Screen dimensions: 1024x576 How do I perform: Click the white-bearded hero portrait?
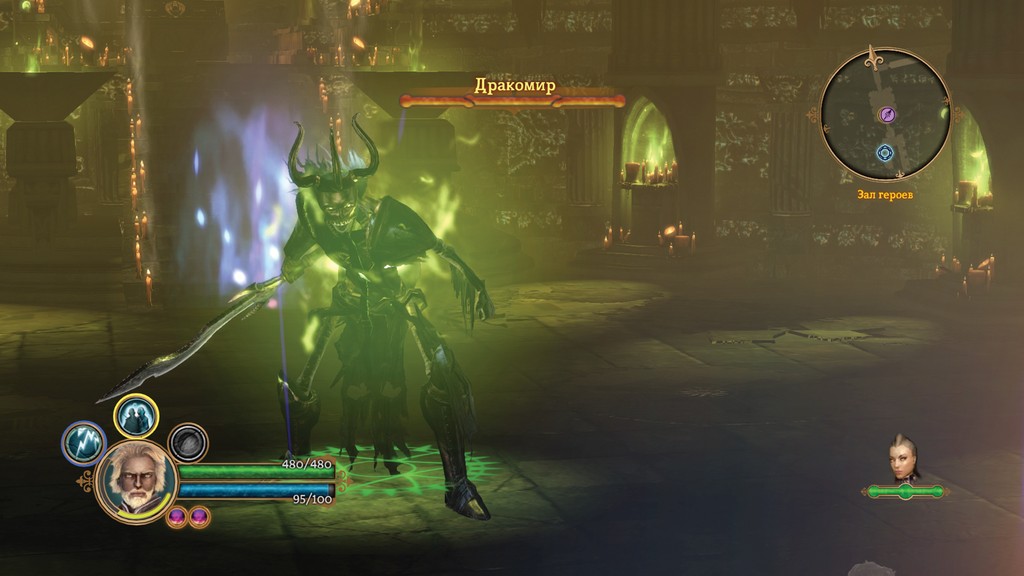(x=137, y=481)
